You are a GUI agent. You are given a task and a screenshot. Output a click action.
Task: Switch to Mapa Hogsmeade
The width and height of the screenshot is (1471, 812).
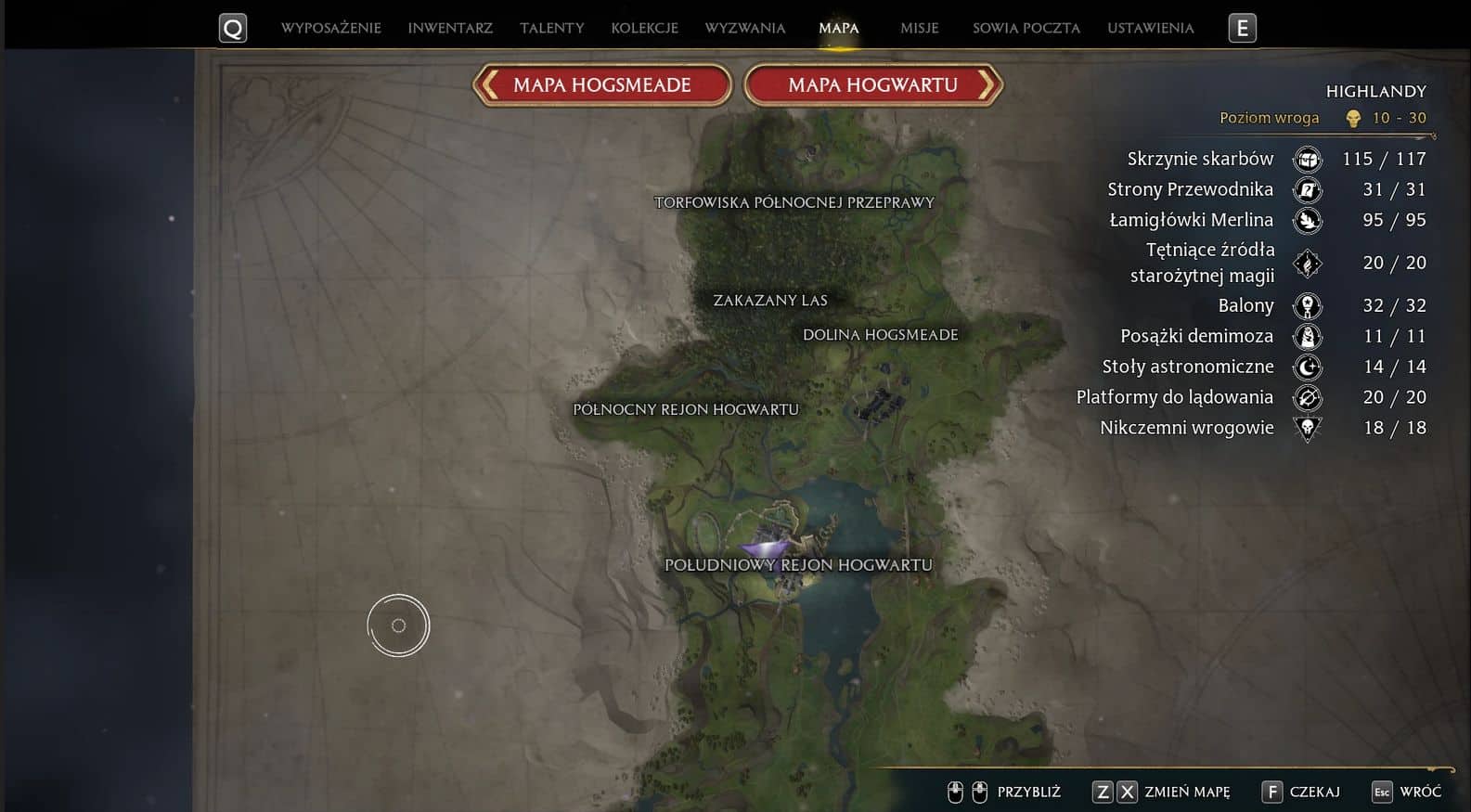point(601,85)
